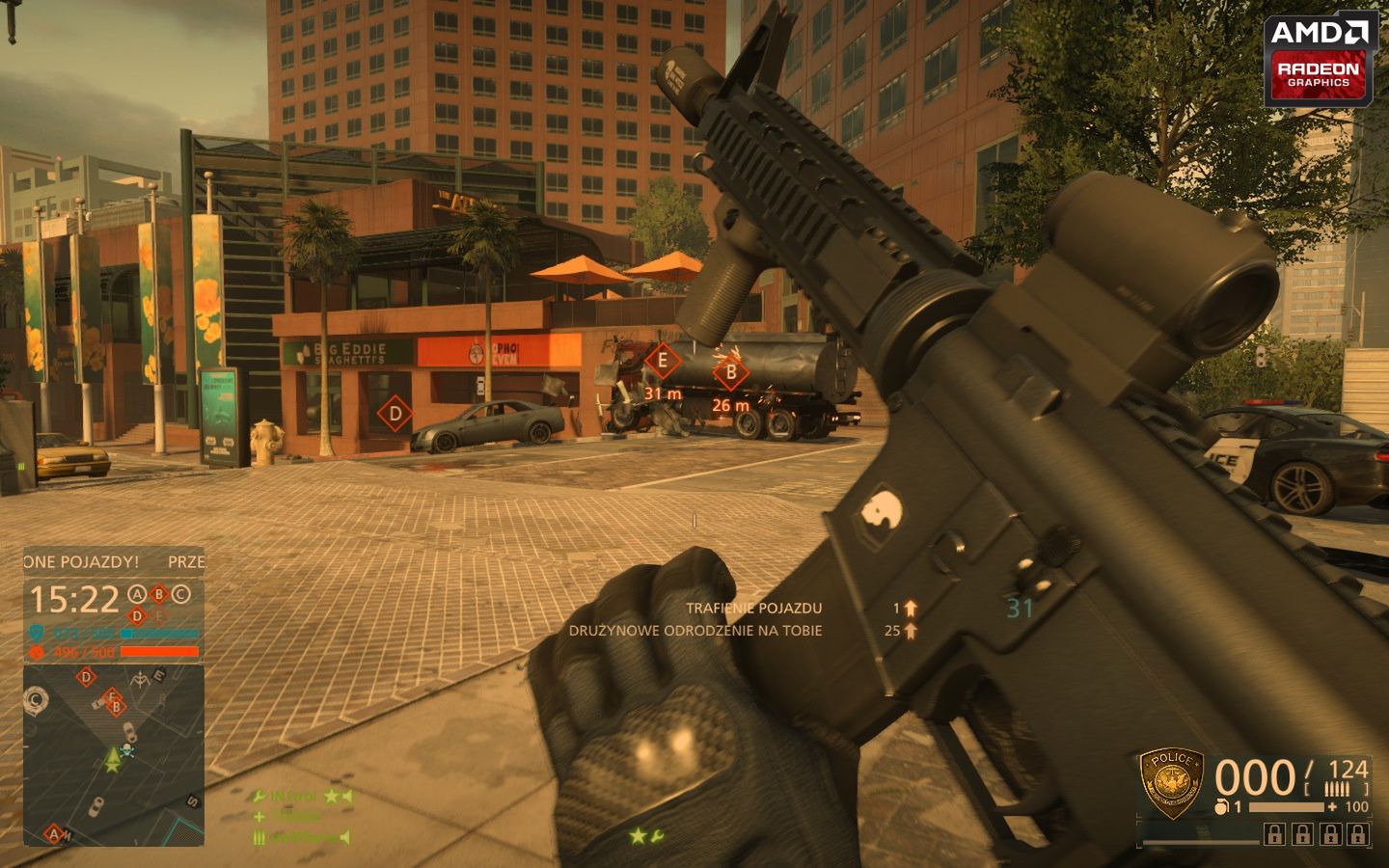Click the green player arrow on the minimap
Image resolution: width=1389 pixels, height=868 pixels.
(x=112, y=758)
